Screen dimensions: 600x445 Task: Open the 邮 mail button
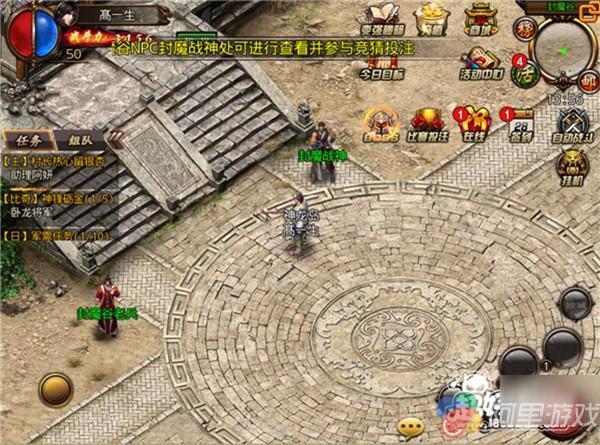(x=587, y=81)
